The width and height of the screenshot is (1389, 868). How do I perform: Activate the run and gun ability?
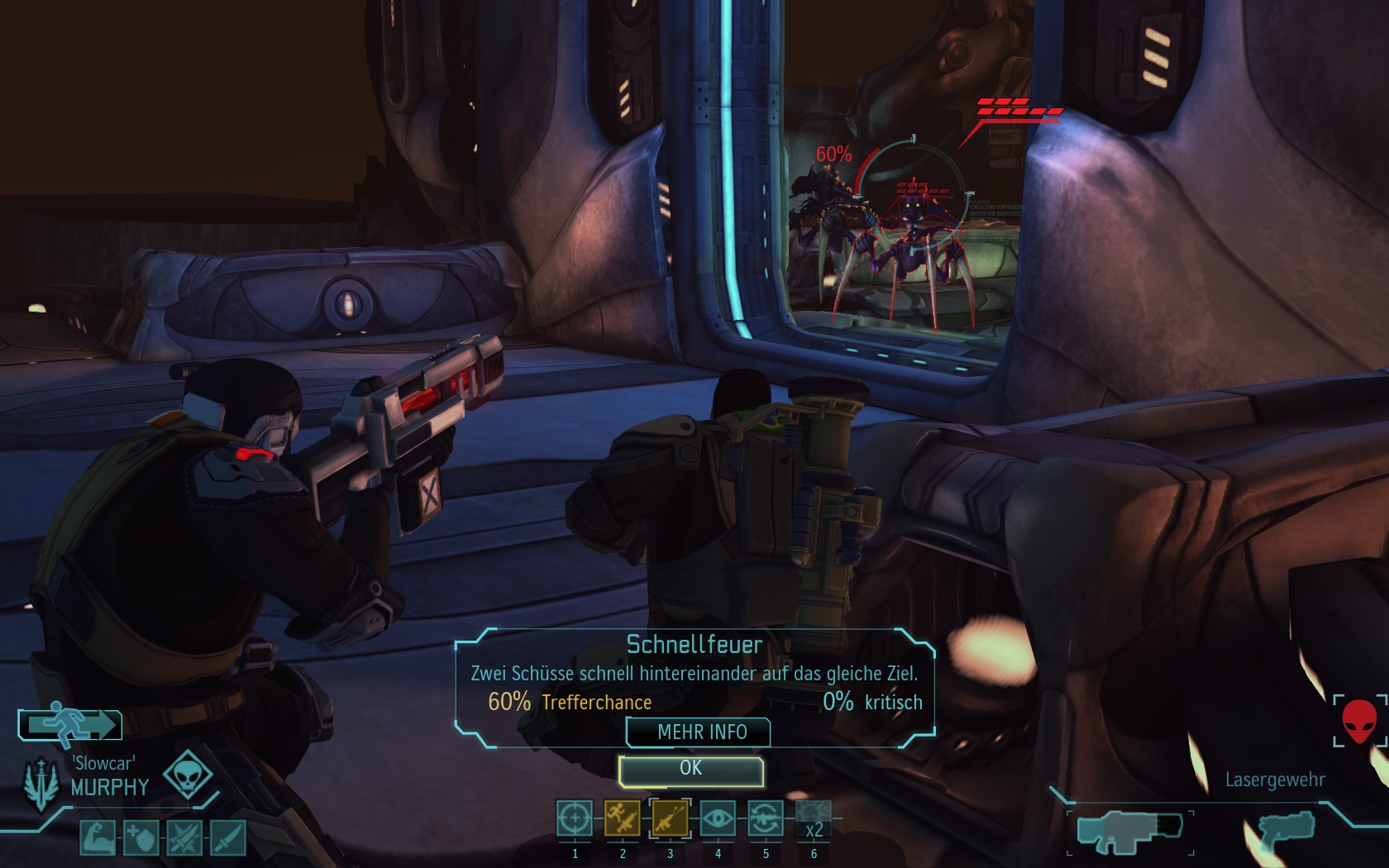pos(623,819)
